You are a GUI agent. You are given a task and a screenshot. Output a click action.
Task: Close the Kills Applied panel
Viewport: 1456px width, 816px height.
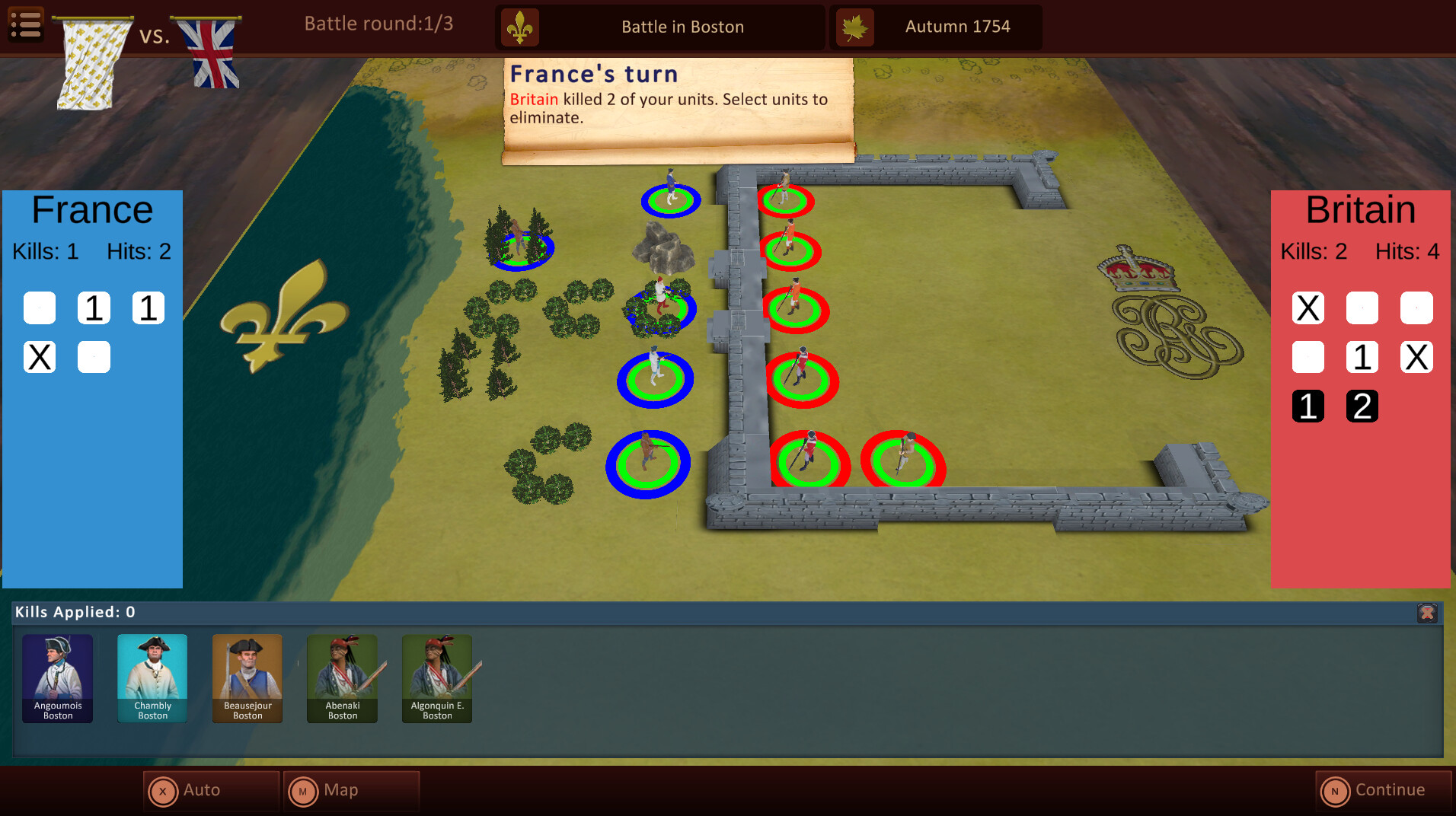coord(1427,613)
